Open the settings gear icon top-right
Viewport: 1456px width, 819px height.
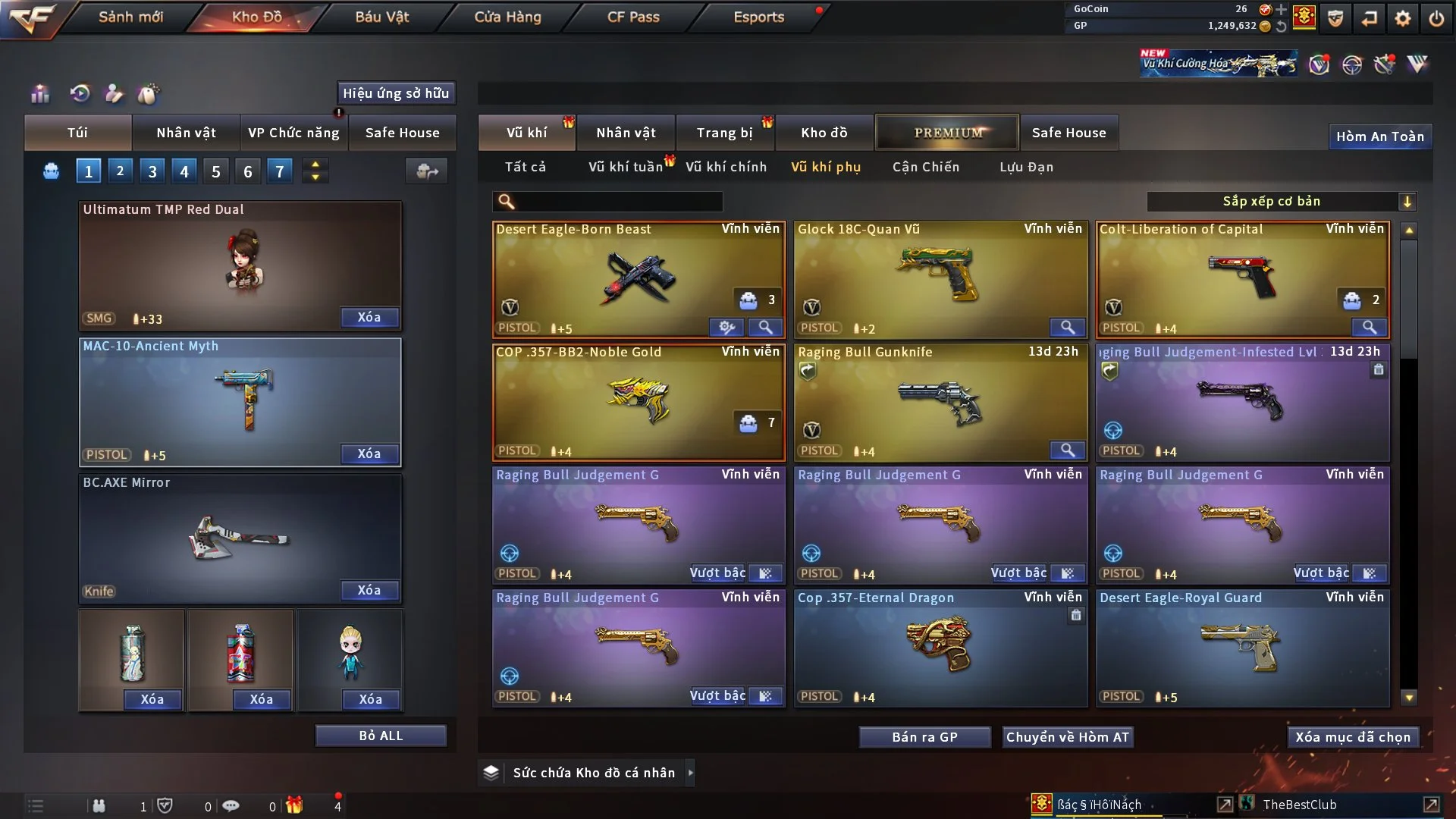(x=1402, y=17)
